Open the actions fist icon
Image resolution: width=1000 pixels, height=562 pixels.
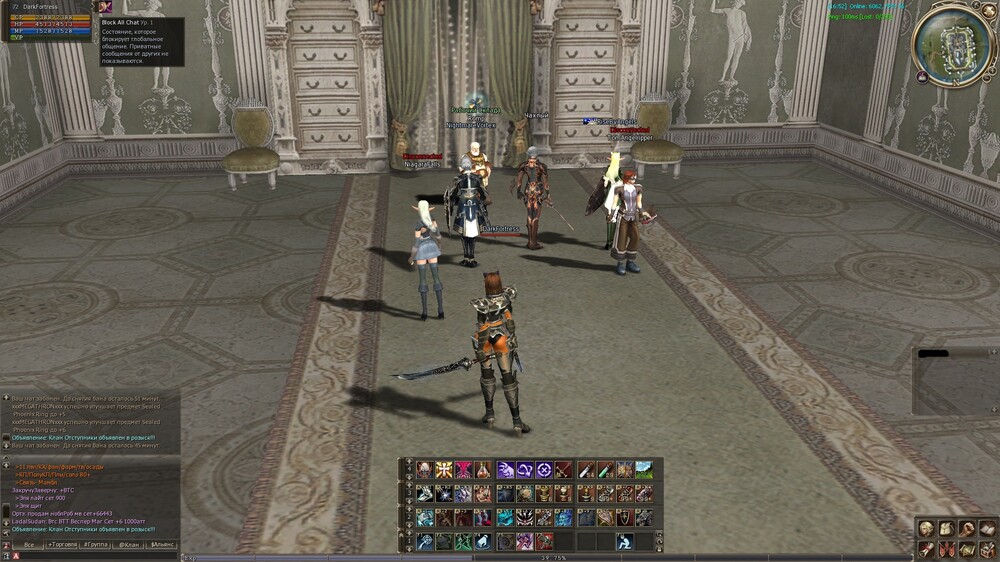click(x=966, y=529)
